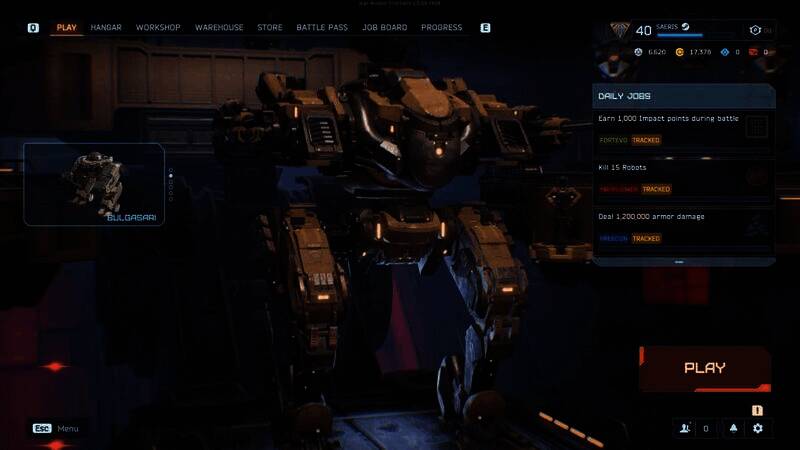Open the Store tab
The width and height of the screenshot is (800, 450).
tap(270, 28)
